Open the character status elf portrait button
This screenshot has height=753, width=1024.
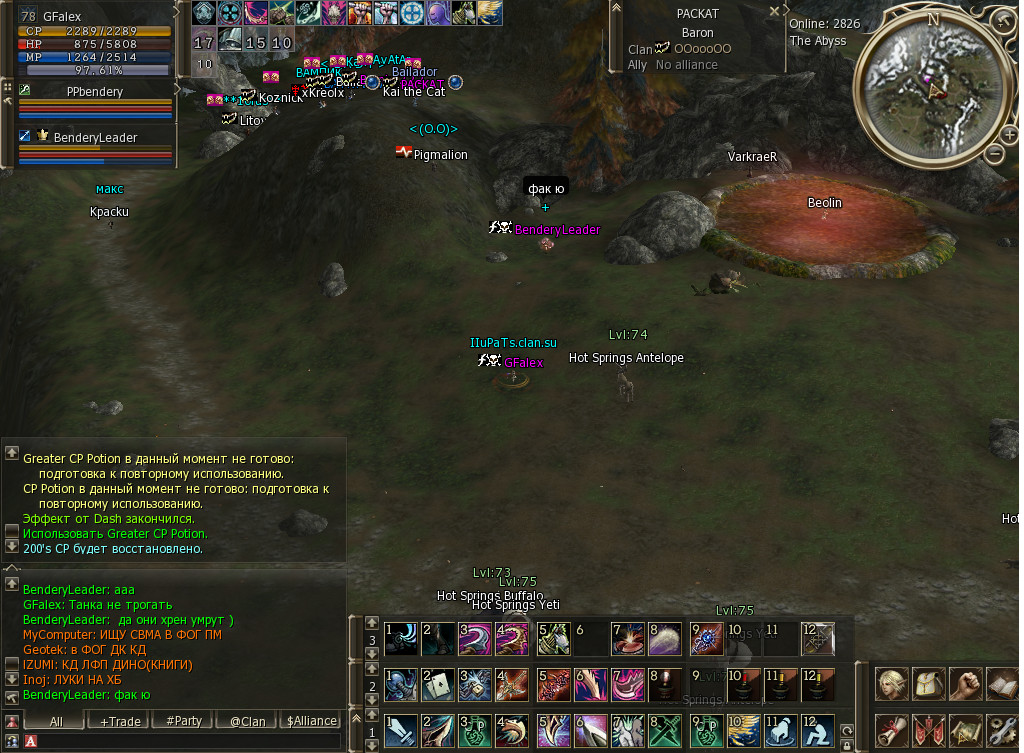click(x=891, y=685)
